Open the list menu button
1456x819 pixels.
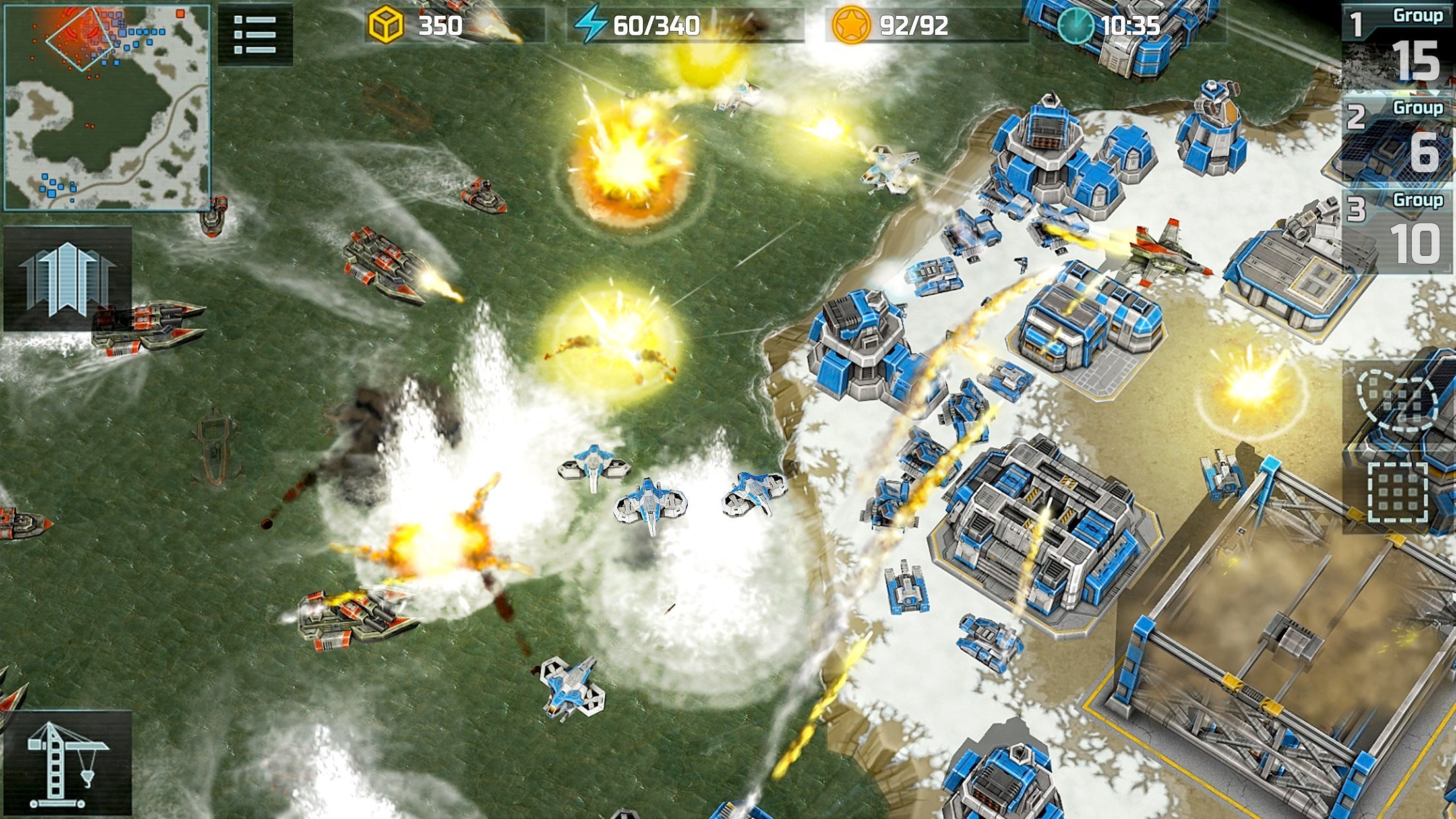(x=255, y=34)
